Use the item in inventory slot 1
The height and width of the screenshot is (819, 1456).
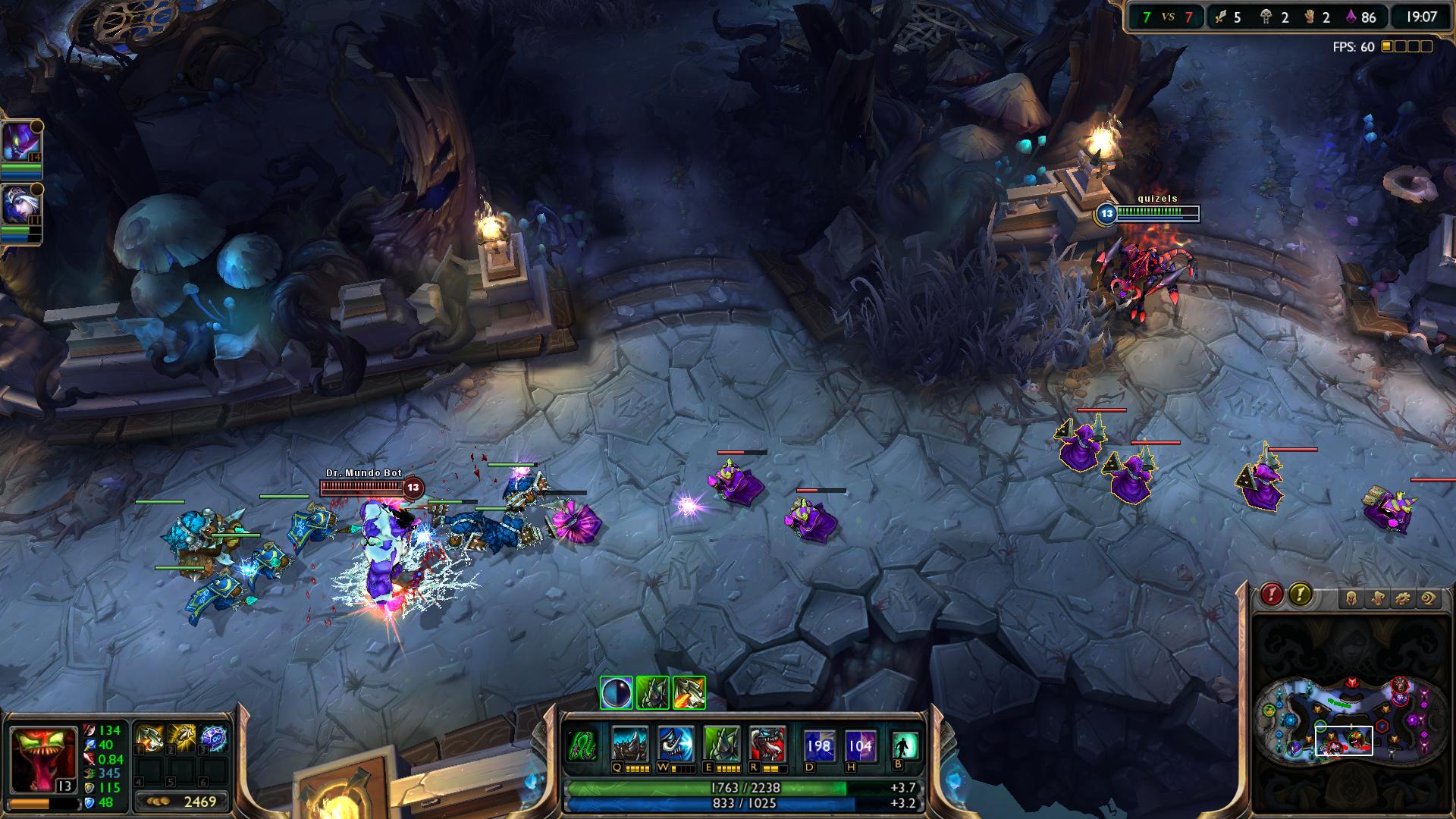[x=149, y=739]
